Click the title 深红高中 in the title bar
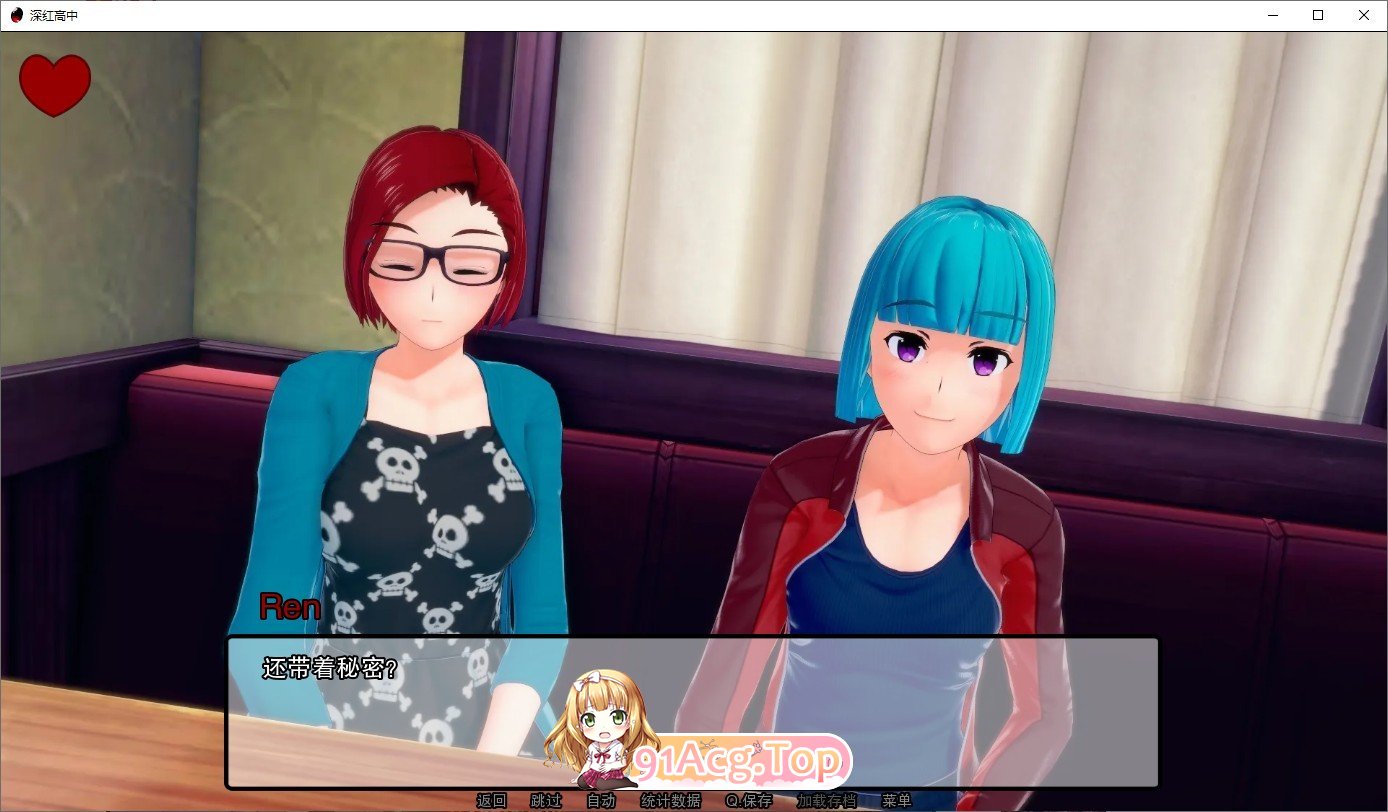1388x812 pixels. pos(55,15)
